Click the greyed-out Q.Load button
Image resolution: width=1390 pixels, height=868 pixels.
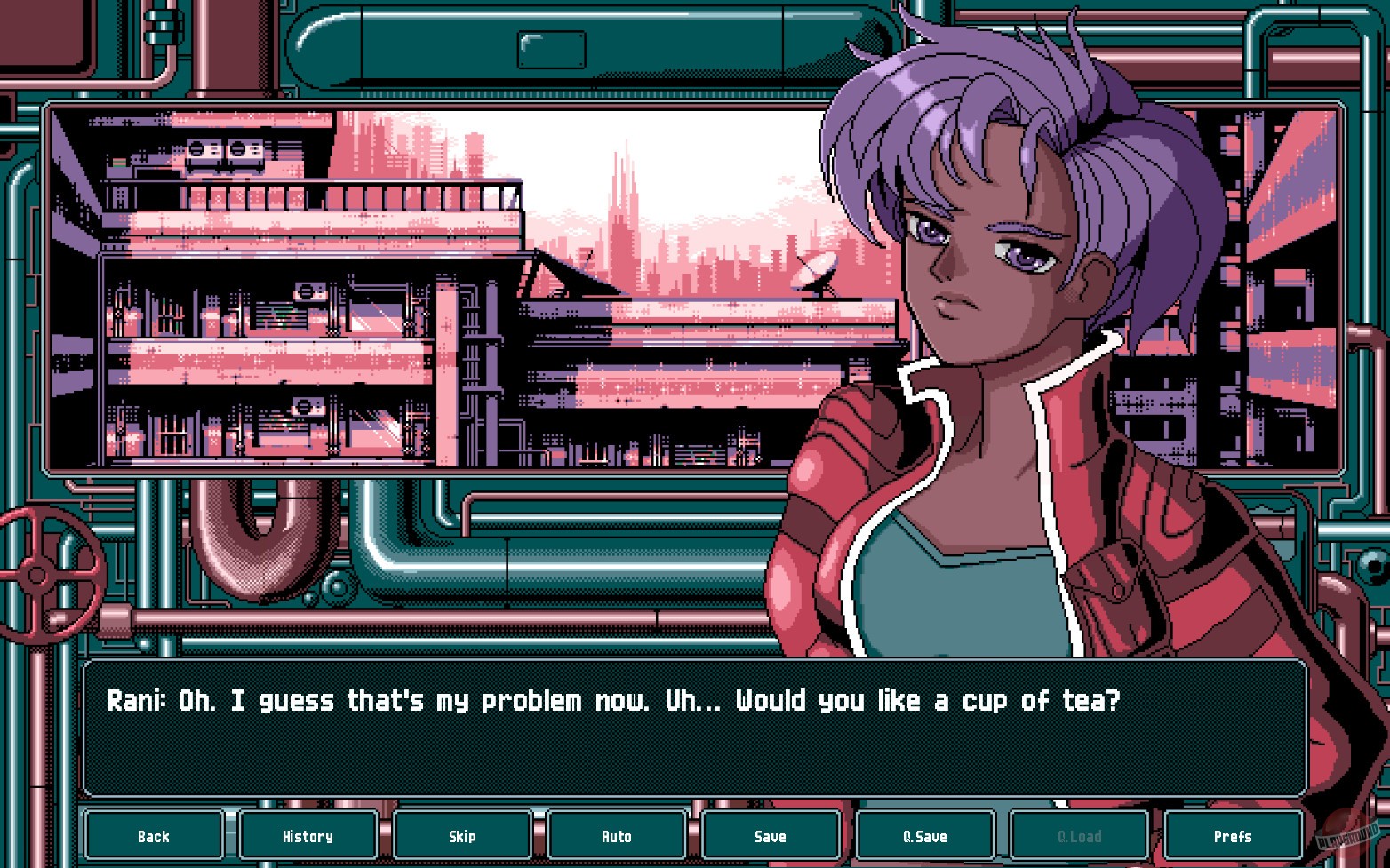click(1079, 836)
